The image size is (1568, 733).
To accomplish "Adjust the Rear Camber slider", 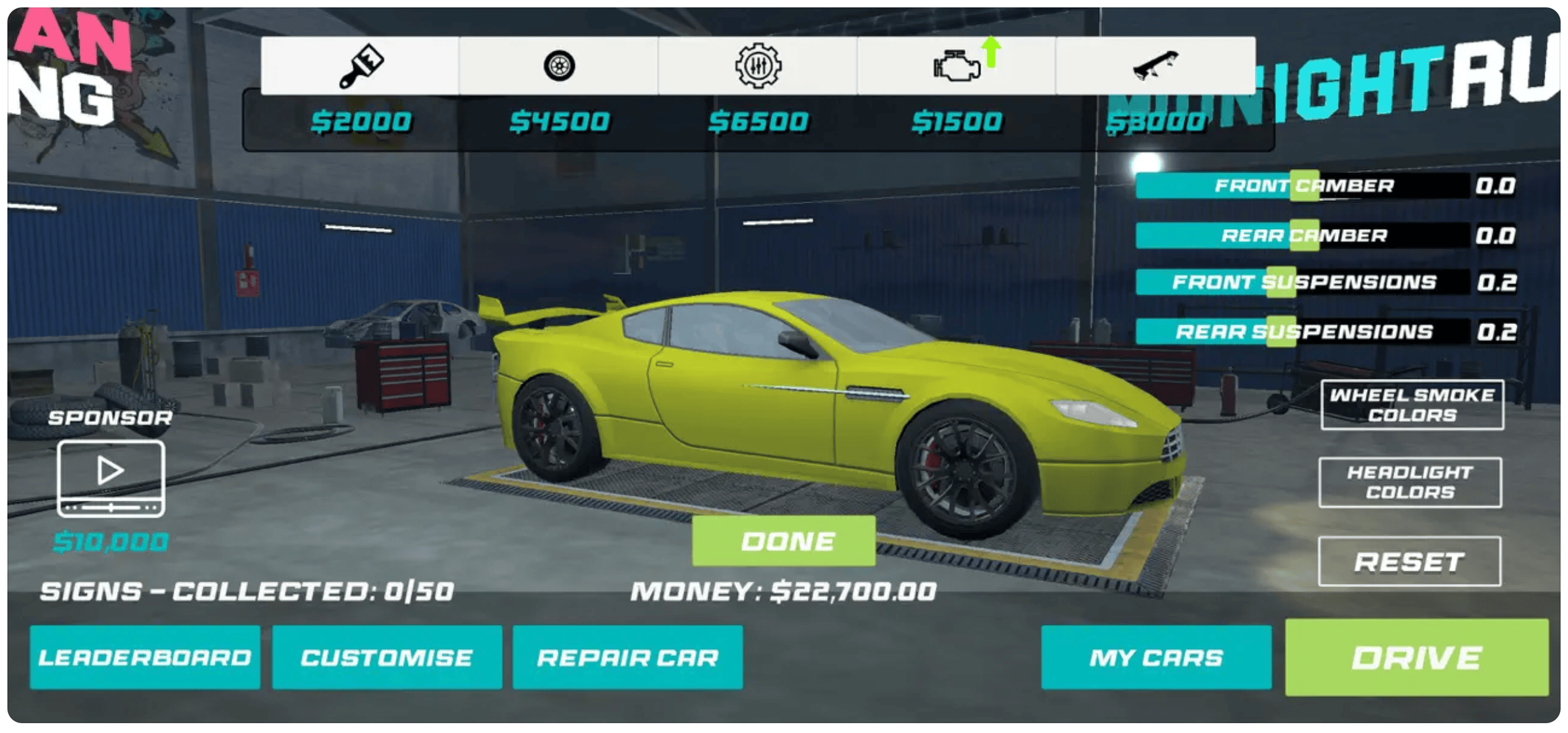I will (1304, 235).
